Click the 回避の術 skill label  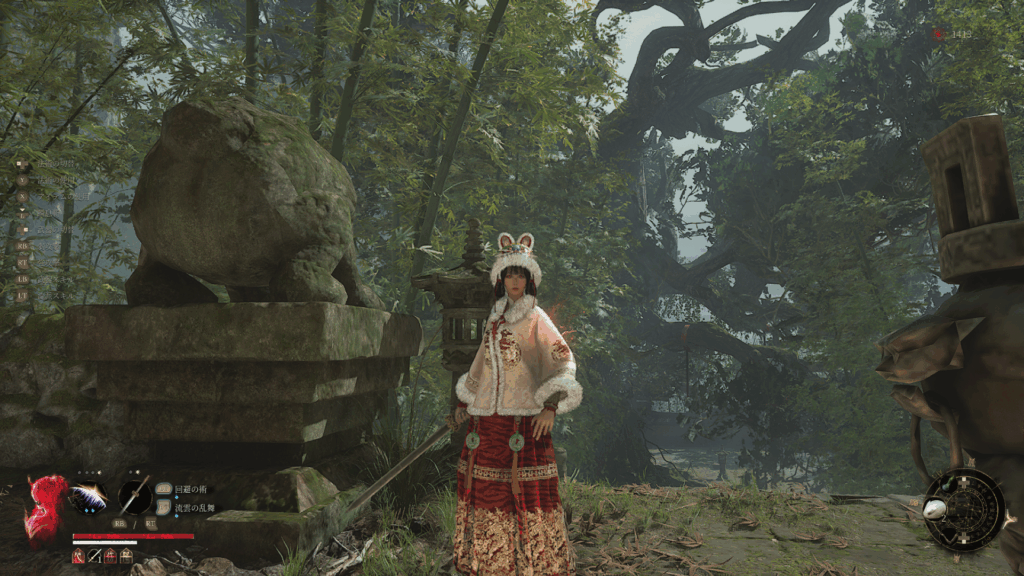[189, 489]
